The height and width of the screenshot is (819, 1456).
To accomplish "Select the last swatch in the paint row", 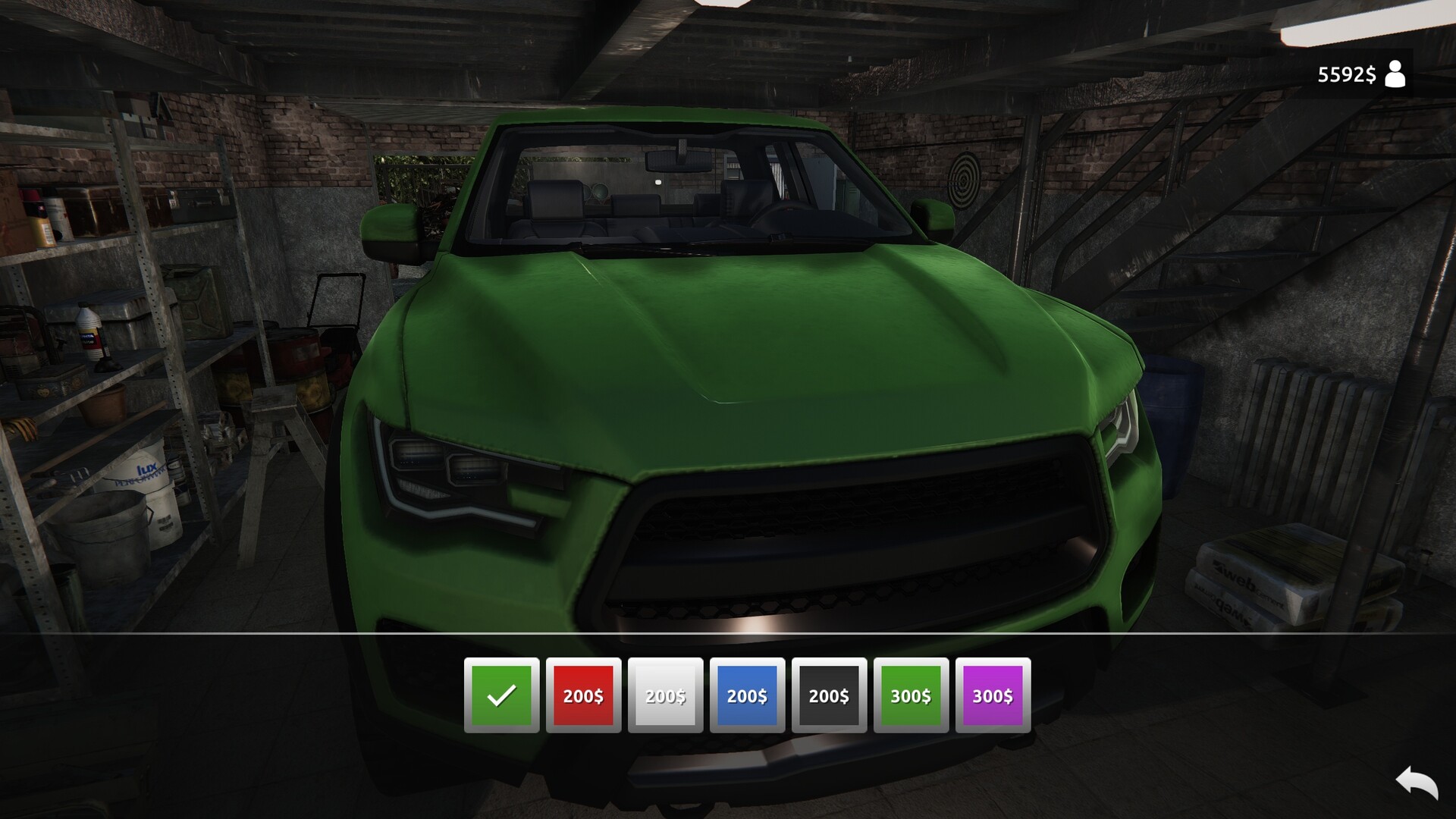I will point(993,695).
